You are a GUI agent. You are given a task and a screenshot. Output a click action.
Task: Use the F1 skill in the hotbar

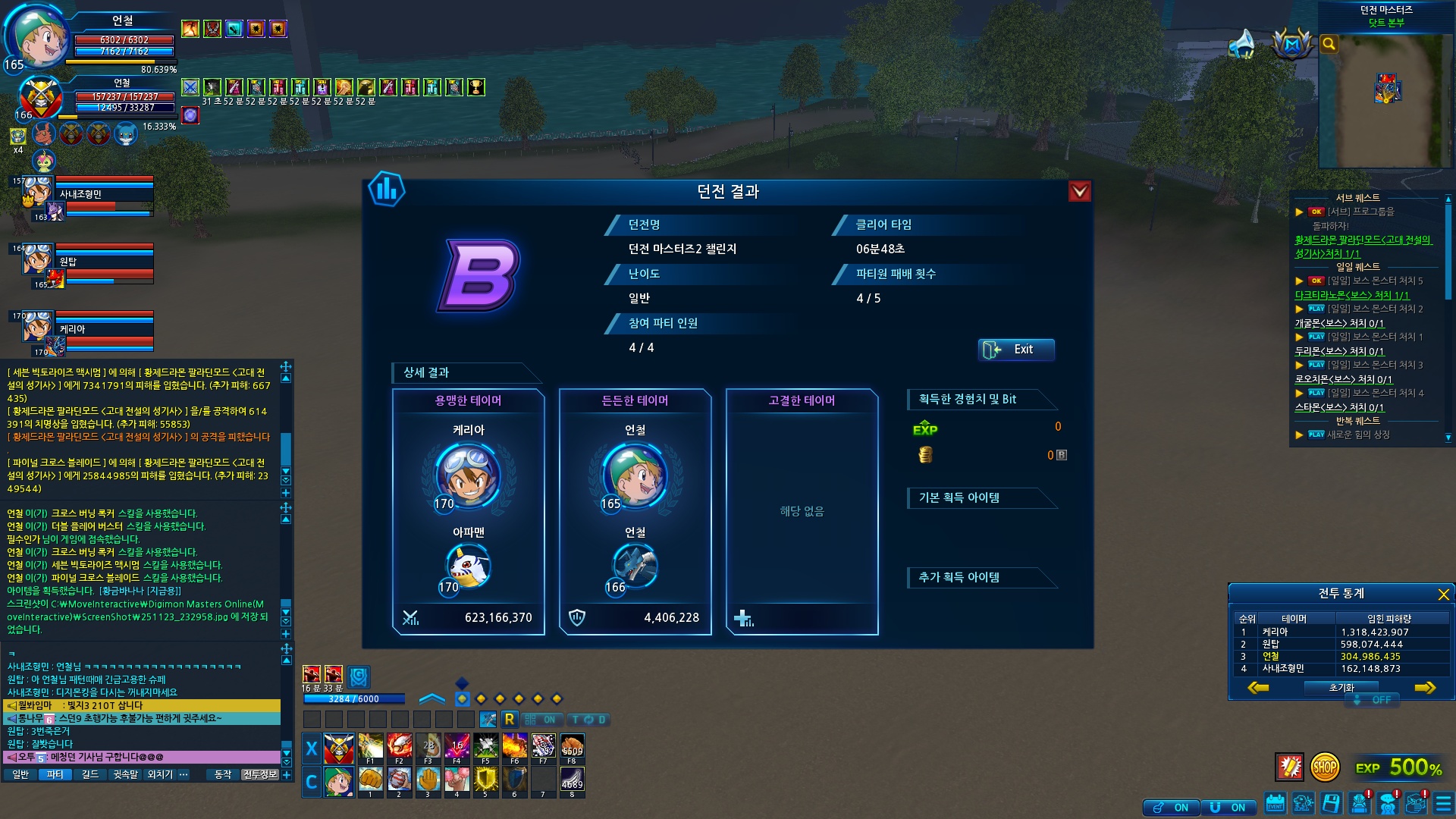tap(370, 748)
